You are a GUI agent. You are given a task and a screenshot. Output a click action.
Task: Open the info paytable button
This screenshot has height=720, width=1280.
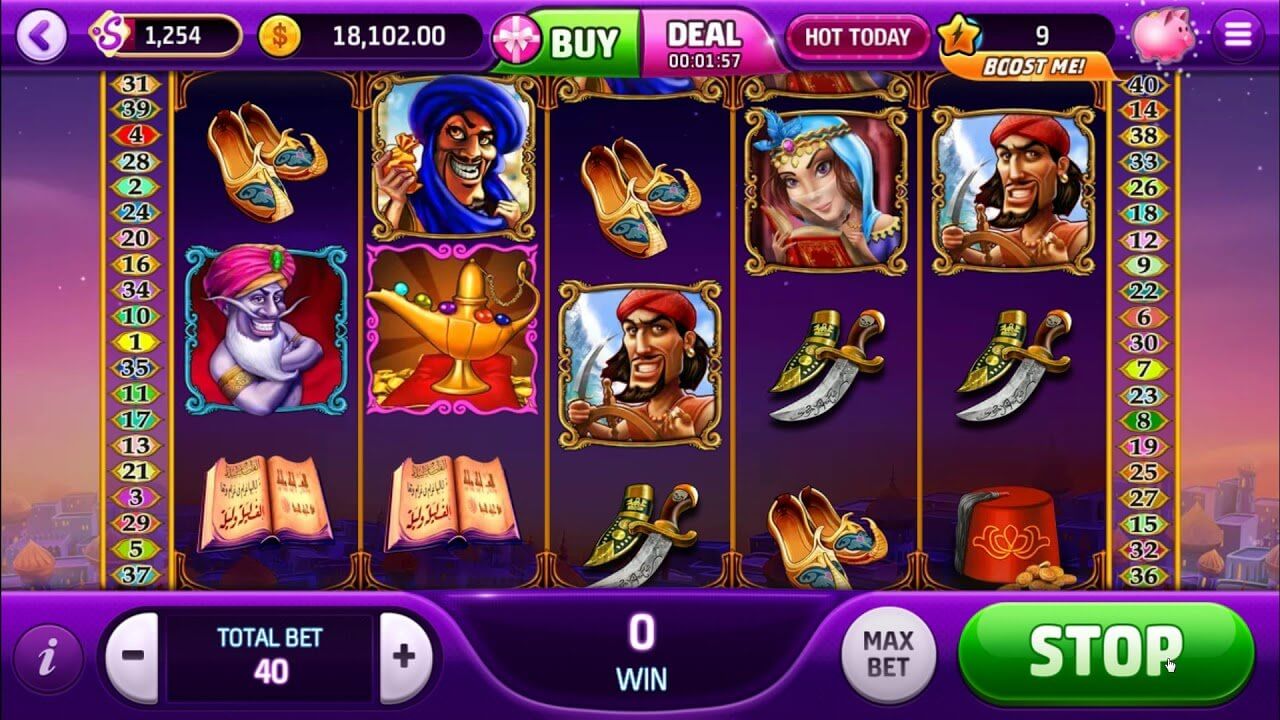[x=46, y=657]
